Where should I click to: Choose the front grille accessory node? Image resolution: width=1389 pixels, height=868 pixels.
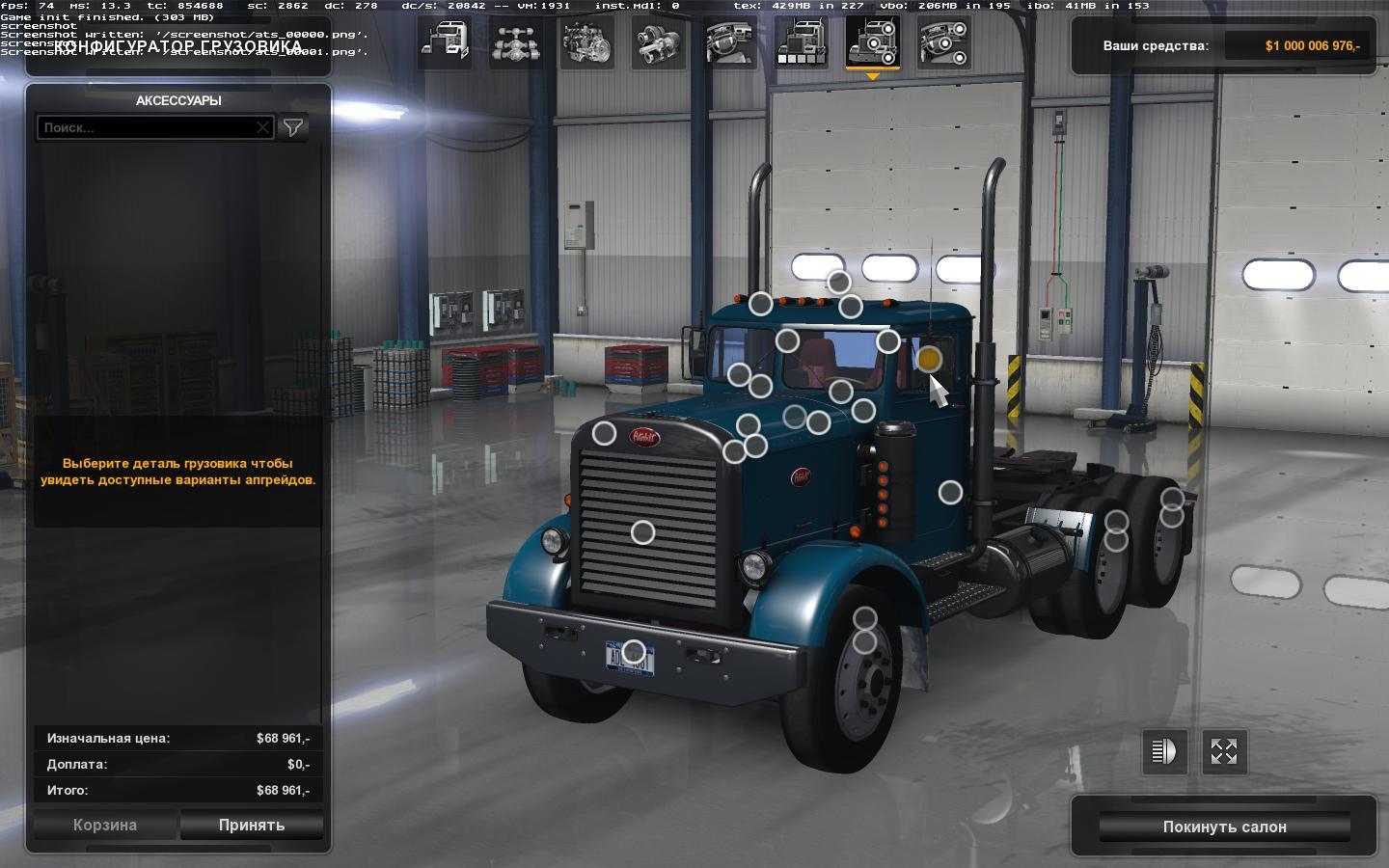642,532
